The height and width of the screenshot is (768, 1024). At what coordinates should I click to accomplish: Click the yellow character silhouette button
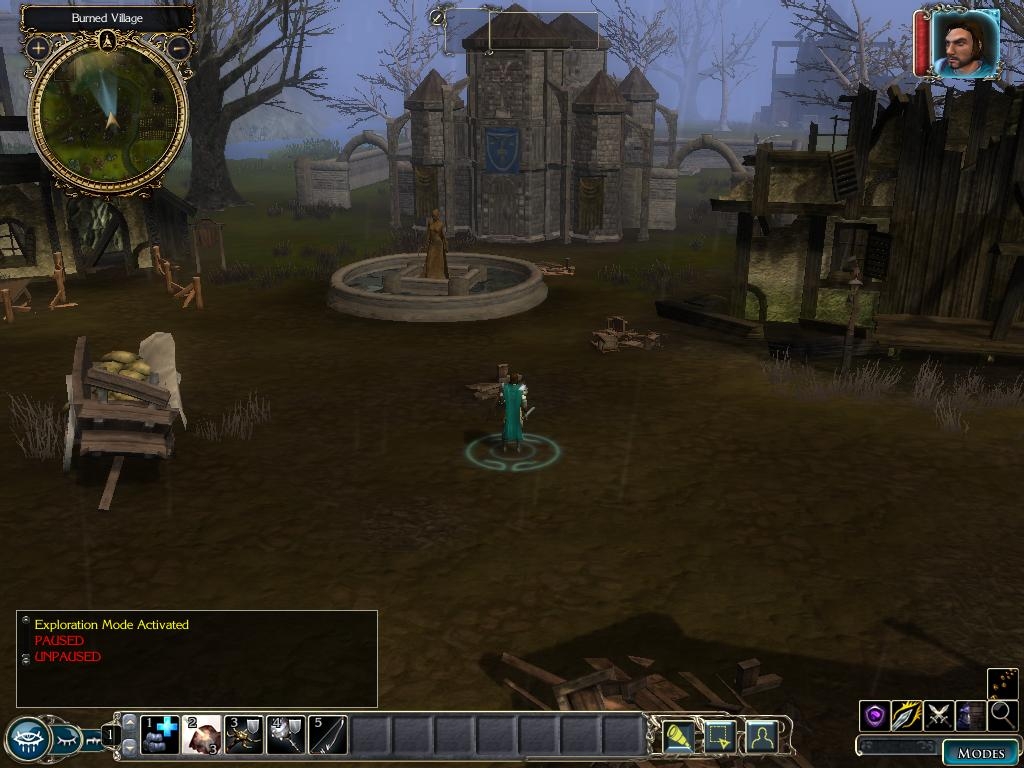point(762,736)
